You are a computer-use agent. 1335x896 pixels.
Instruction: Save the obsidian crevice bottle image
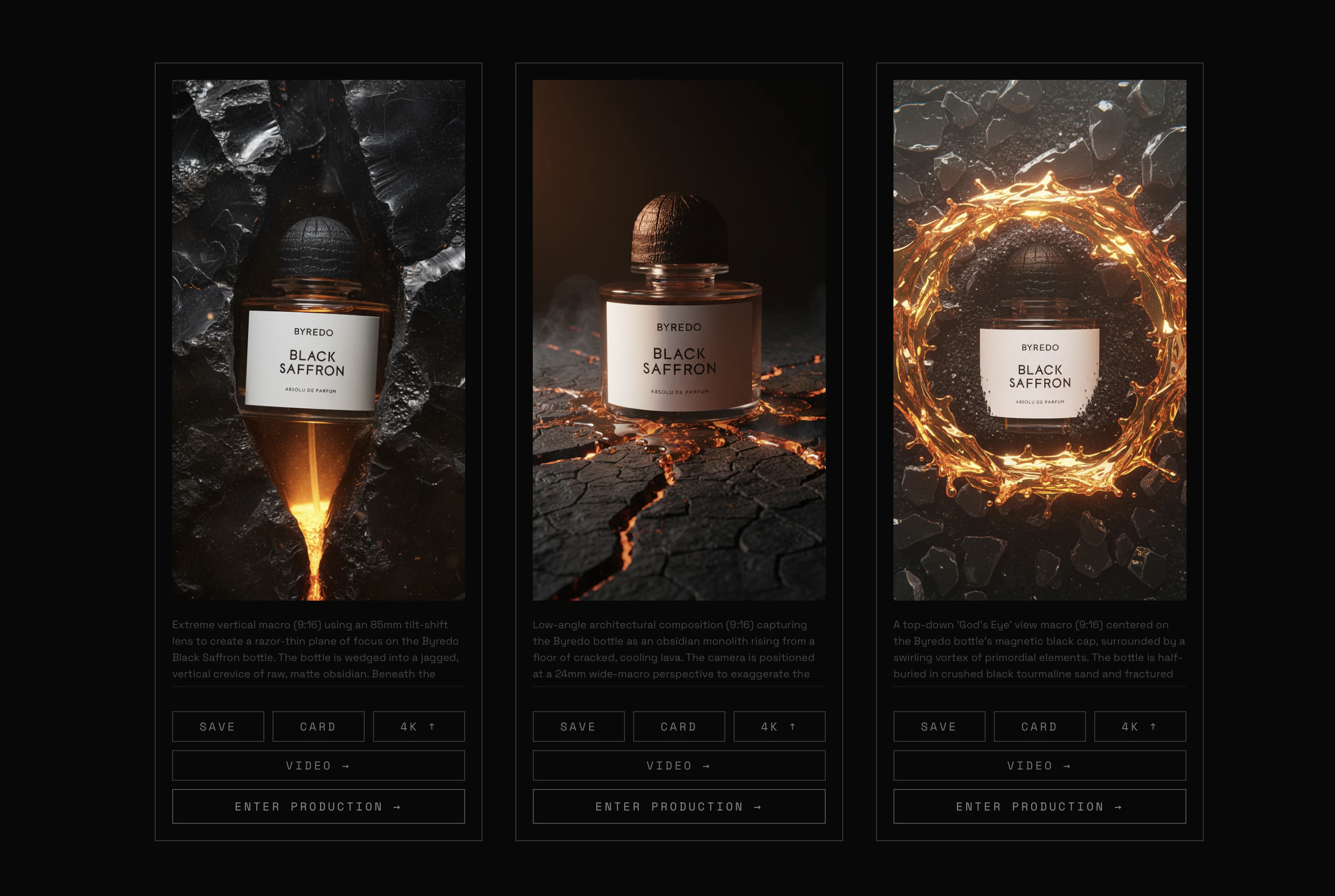pos(218,727)
